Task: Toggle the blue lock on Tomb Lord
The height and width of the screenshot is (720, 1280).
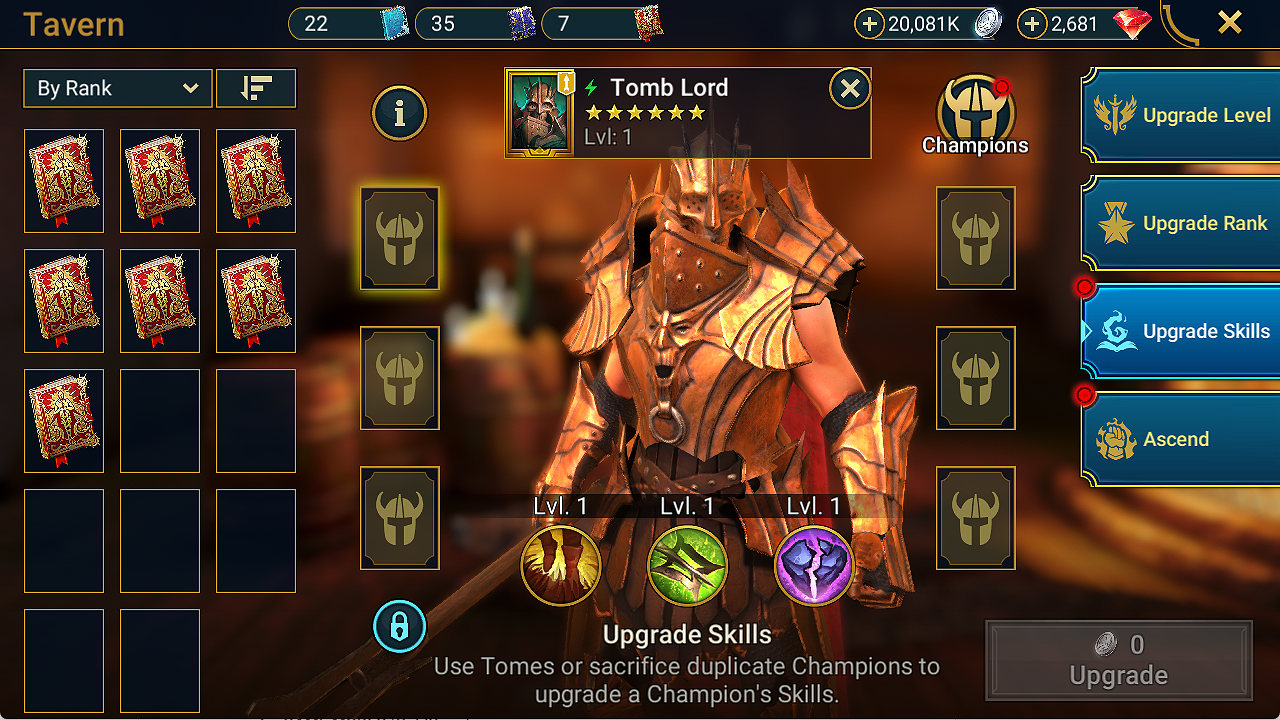Action: tap(399, 627)
